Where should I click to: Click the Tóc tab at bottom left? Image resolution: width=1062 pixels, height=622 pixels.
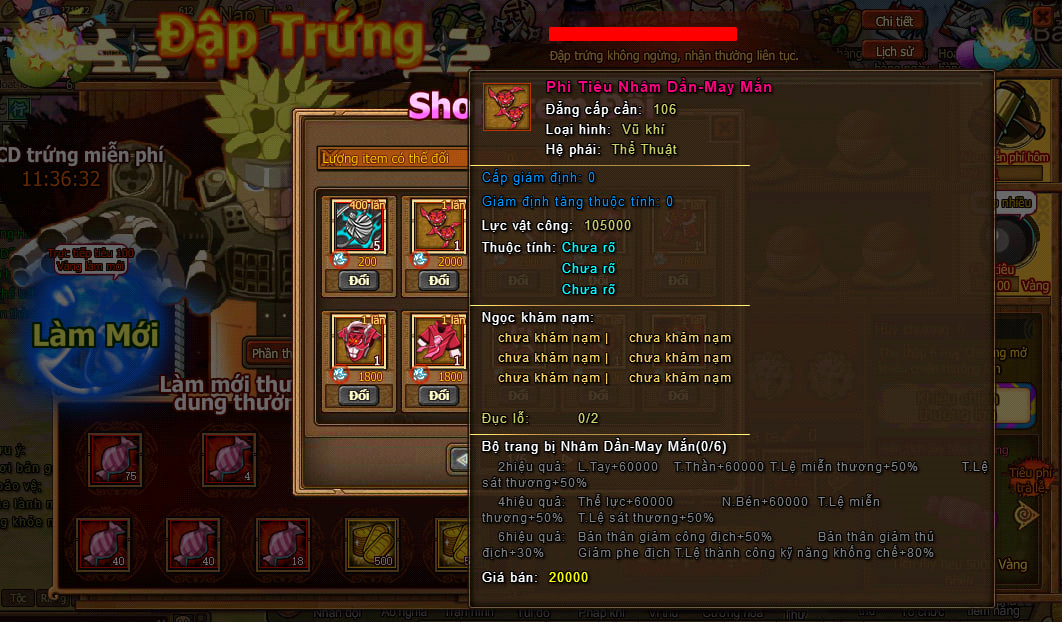(18, 598)
